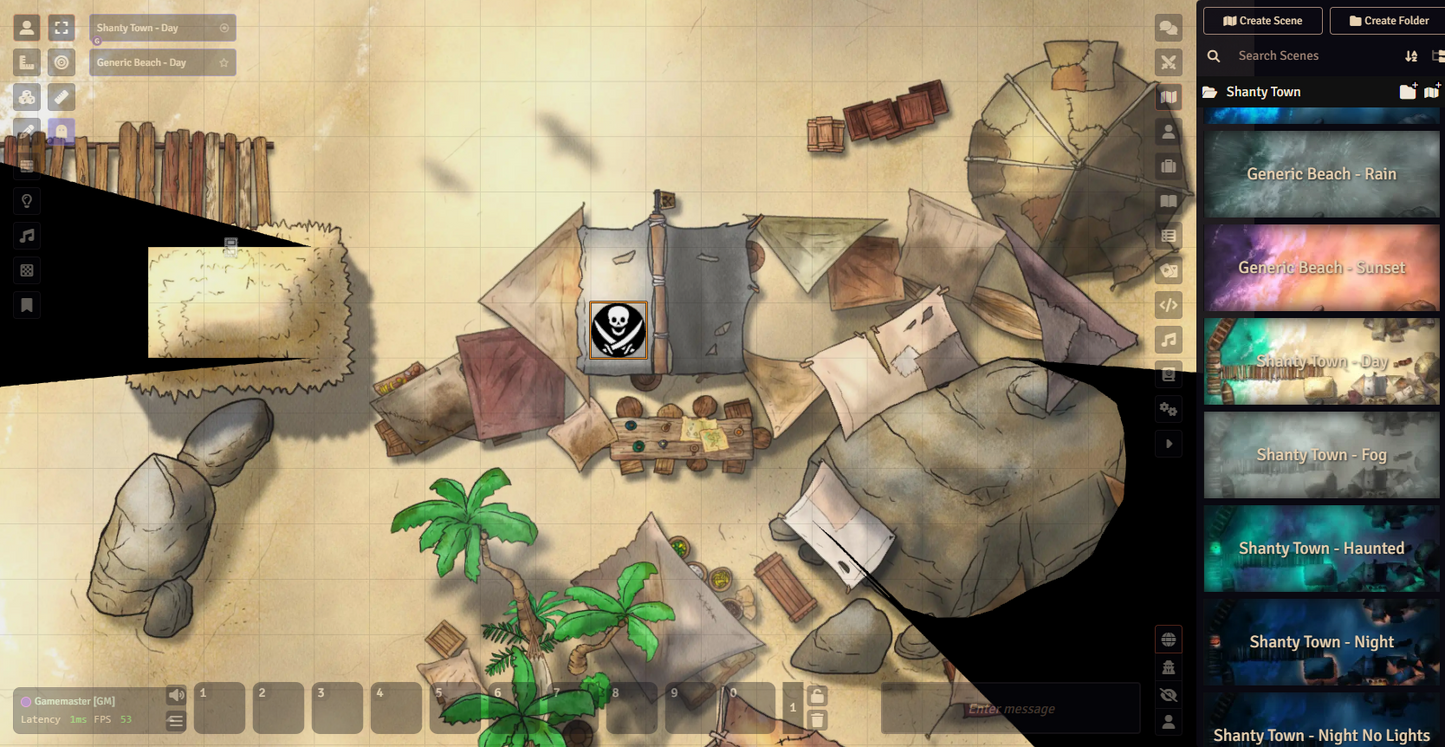Toggle the eye-slash visibility icon
Image resolution: width=1445 pixels, height=747 pixels.
point(1168,694)
